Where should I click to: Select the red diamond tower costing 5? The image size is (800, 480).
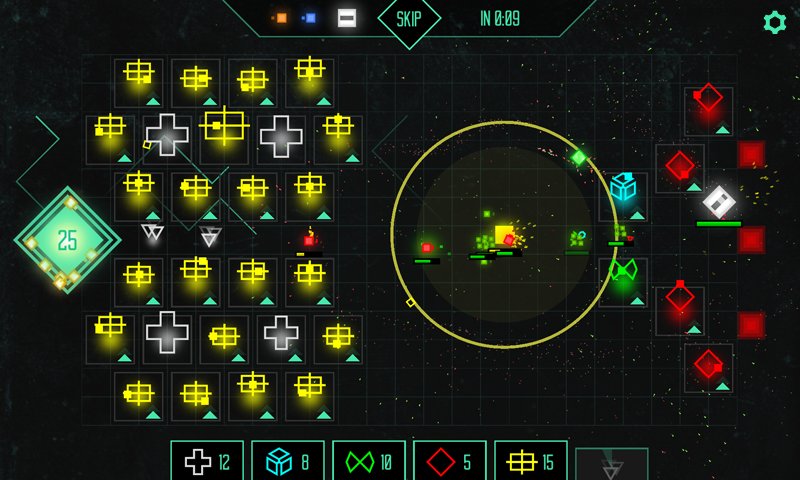pos(450,461)
